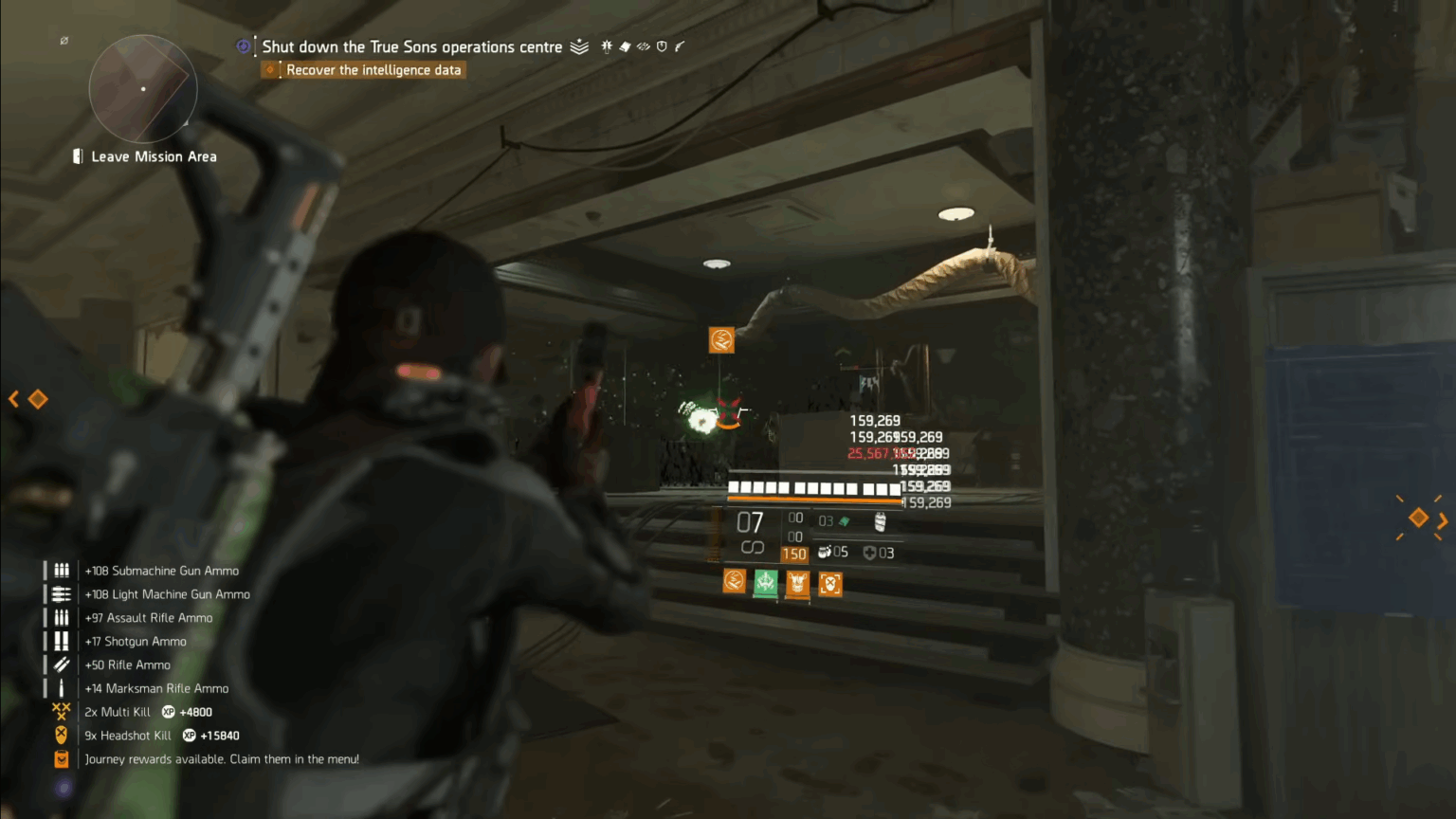This screenshot has height=819, width=1456.
Task: Click the 9x Headshot Kill XP notification
Action: pyautogui.click(x=159, y=735)
